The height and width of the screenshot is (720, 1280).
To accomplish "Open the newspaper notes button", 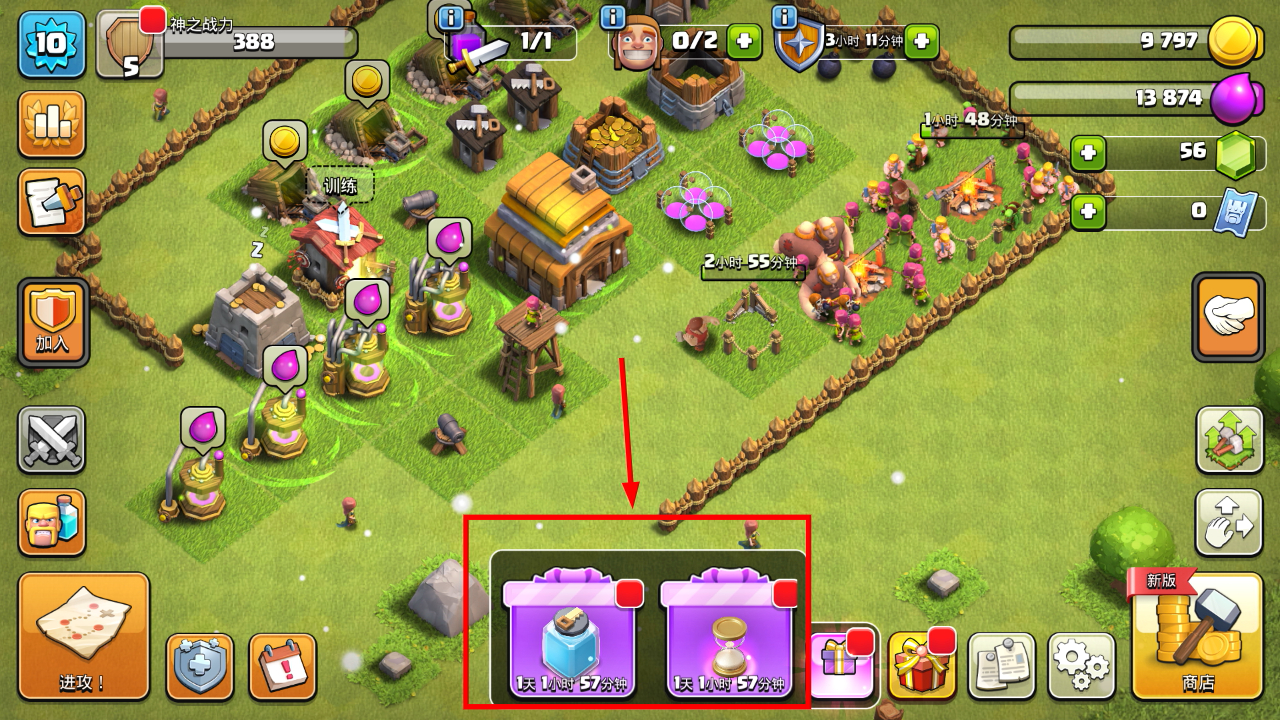I will pos(1001,665).
